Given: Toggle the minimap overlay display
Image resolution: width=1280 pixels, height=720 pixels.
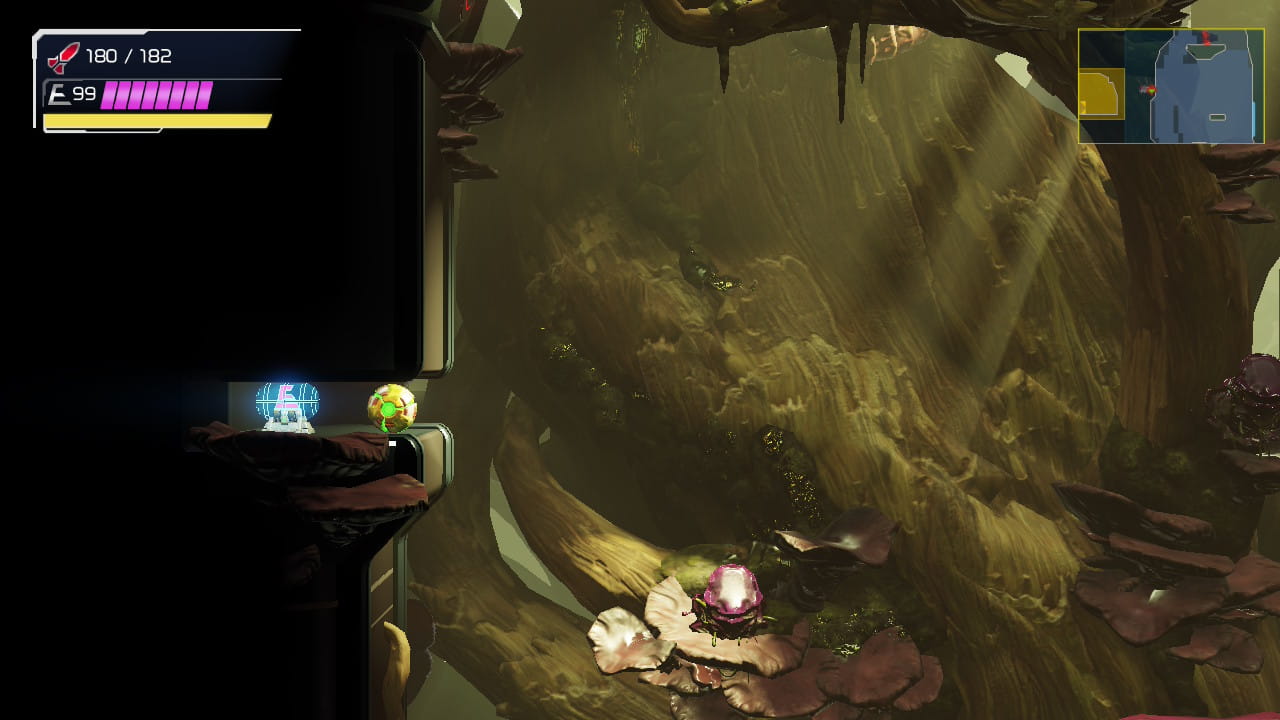Looking at the screenshot, I should [1172, 85].
